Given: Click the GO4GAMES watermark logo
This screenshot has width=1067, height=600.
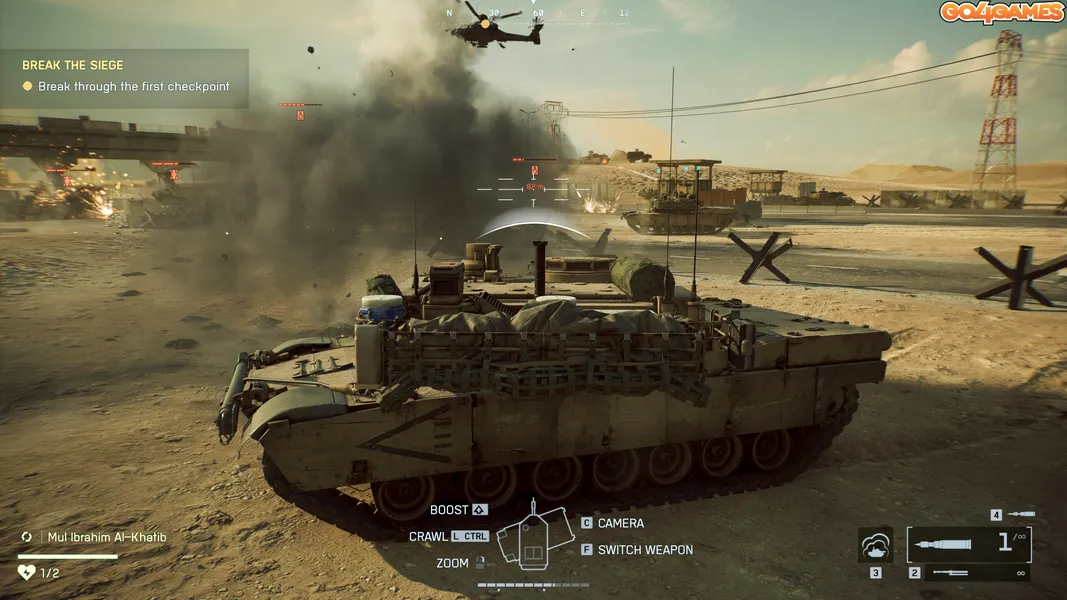Looking at the screenshot, I should tap(1002, 13).
